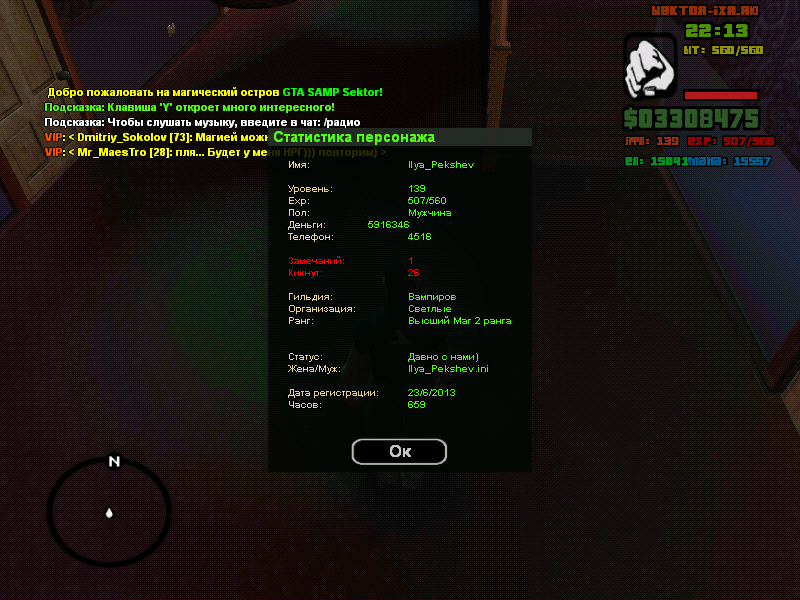Confirm the stats dialog with Ok
Screen dimensions: 800x600
399,451
